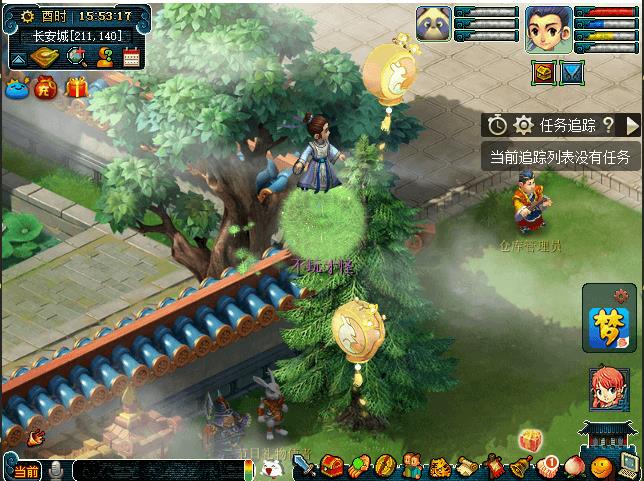This screenshot has height=481, width=644.
Task: Open the red gift box icon
Action: pyautogui.click(x=77, y=89)
